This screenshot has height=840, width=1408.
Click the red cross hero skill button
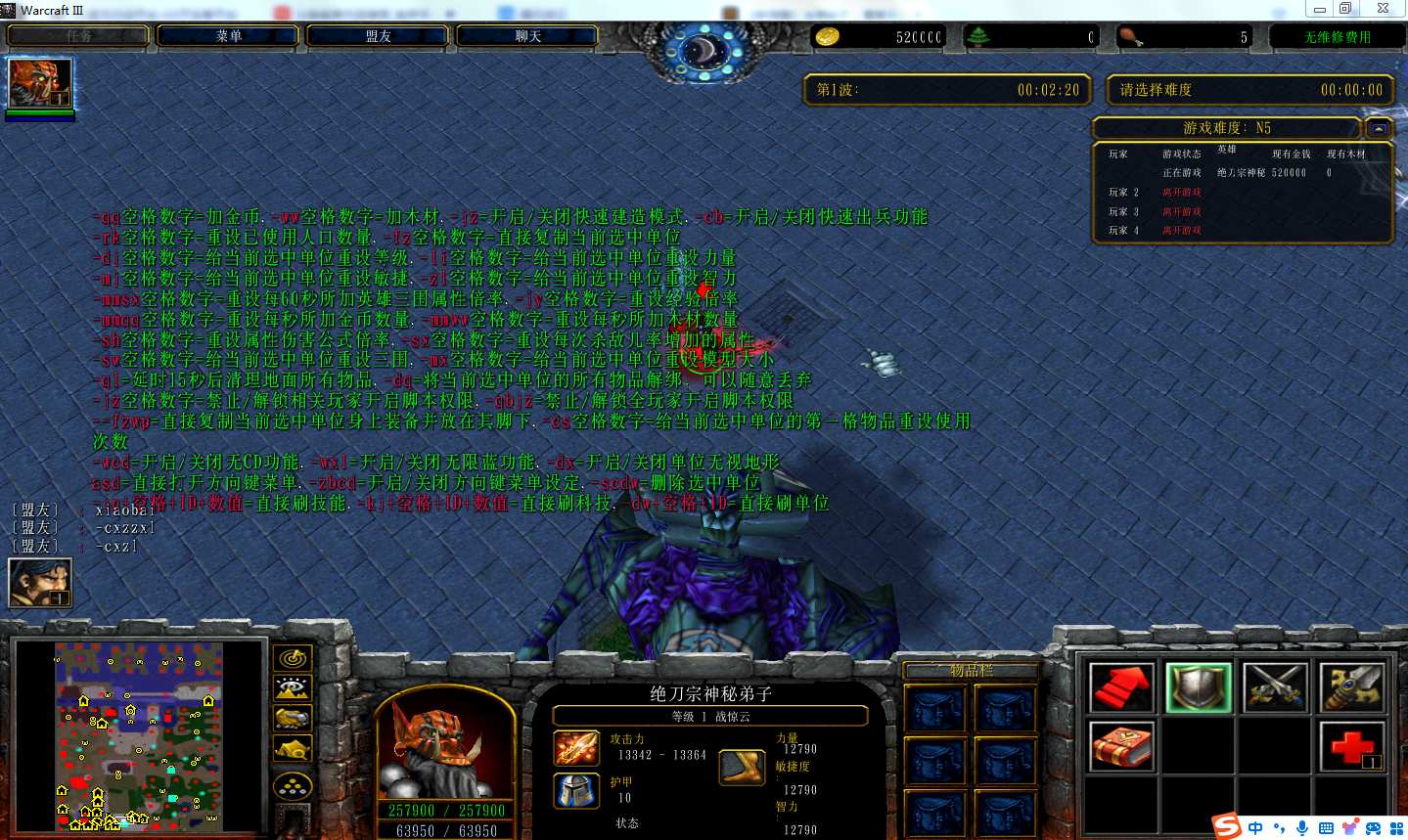click(1351, 746)
